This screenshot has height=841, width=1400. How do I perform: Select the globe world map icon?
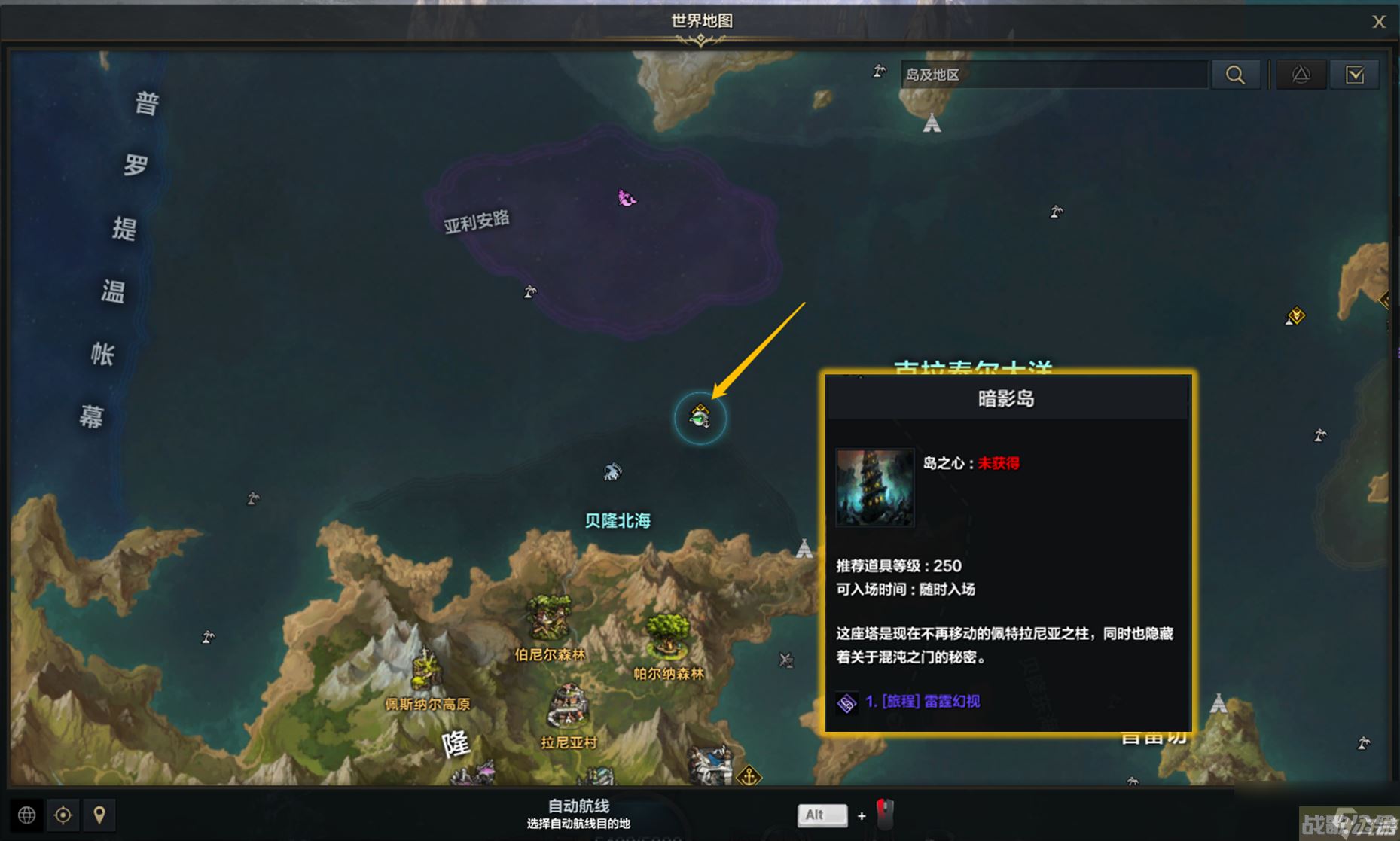[26, 815]
